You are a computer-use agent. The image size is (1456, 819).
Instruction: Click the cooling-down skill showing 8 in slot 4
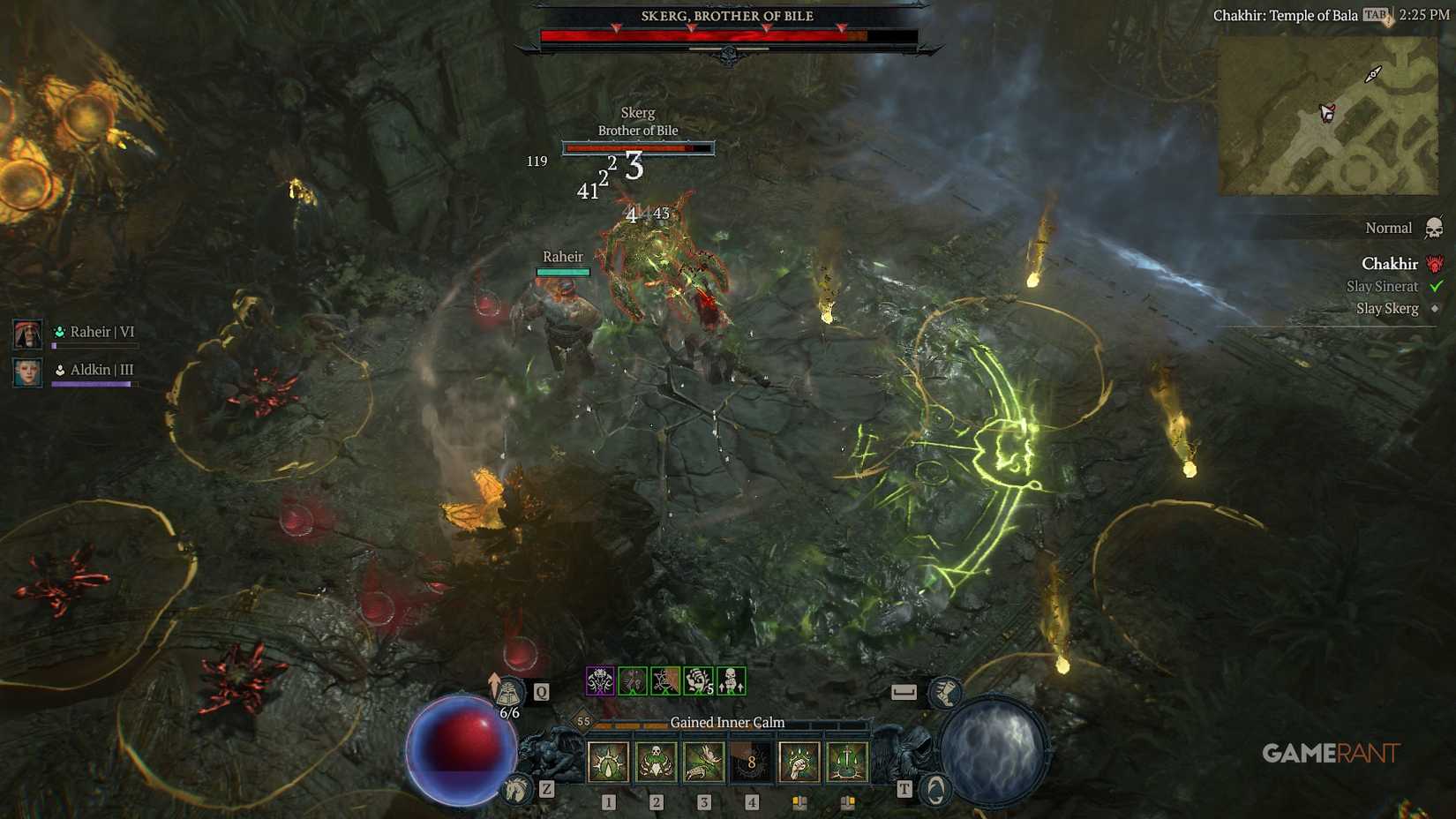pyautogui.click(x=752, y=762)
